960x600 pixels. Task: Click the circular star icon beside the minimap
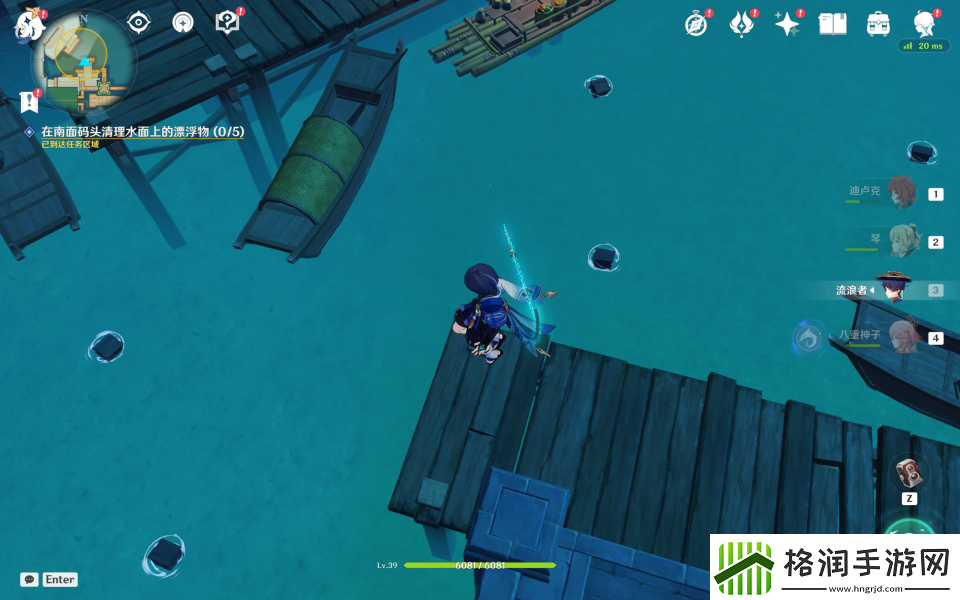183,22
